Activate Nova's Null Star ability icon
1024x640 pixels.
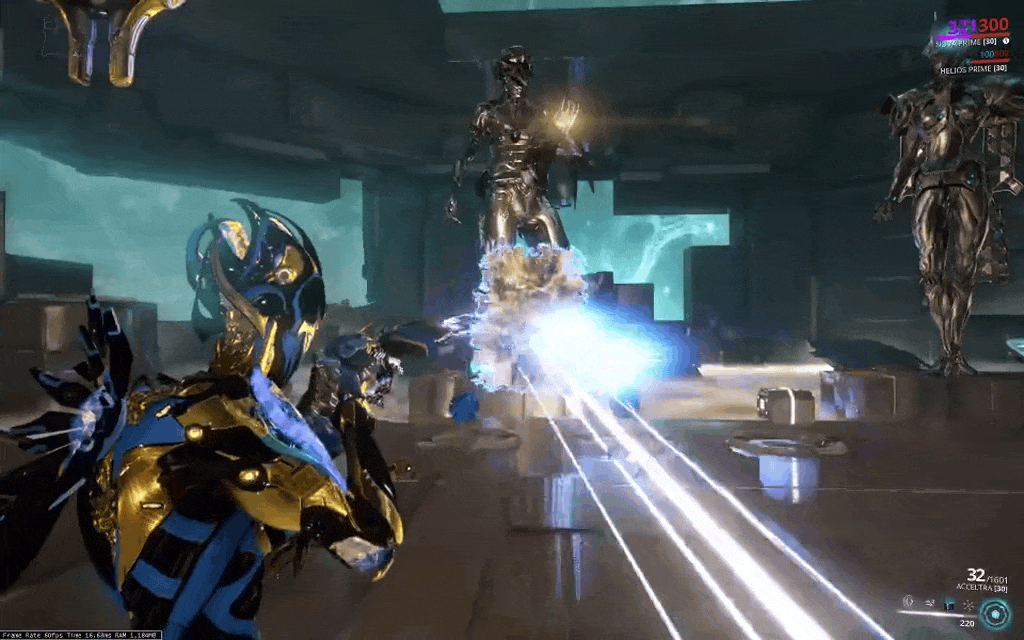click(908, 602)
